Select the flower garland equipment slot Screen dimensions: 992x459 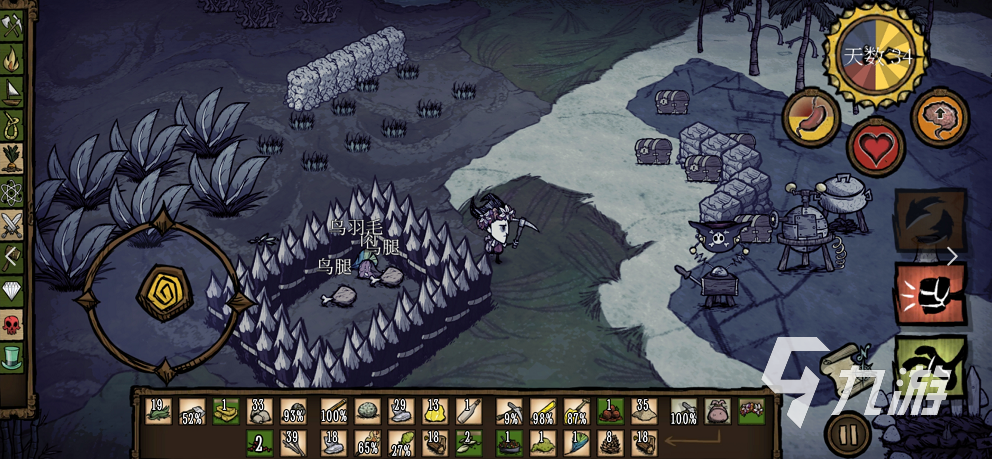coord(750,411)
